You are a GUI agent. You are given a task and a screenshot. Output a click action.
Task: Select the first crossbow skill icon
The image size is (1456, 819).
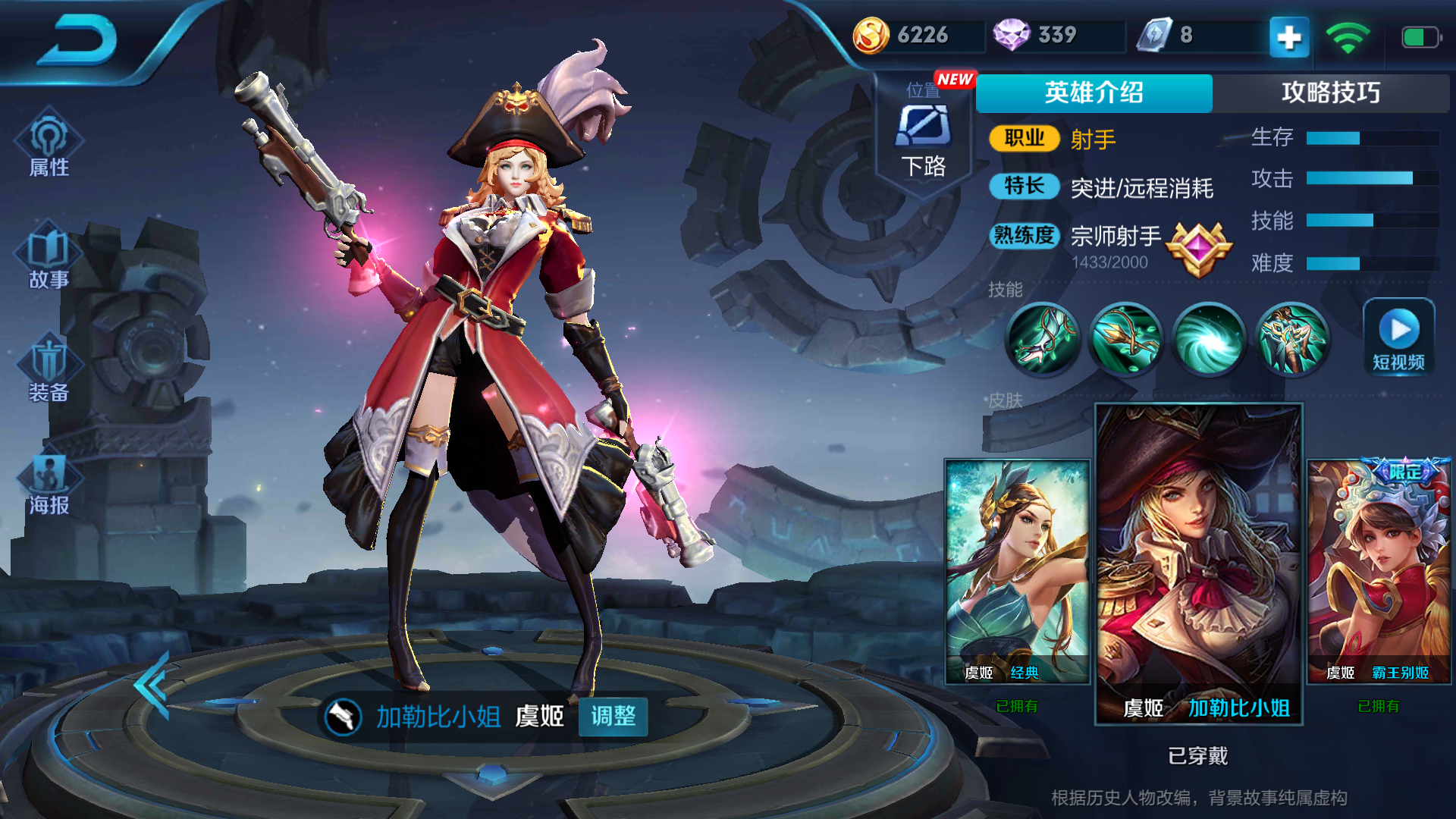1043,339
